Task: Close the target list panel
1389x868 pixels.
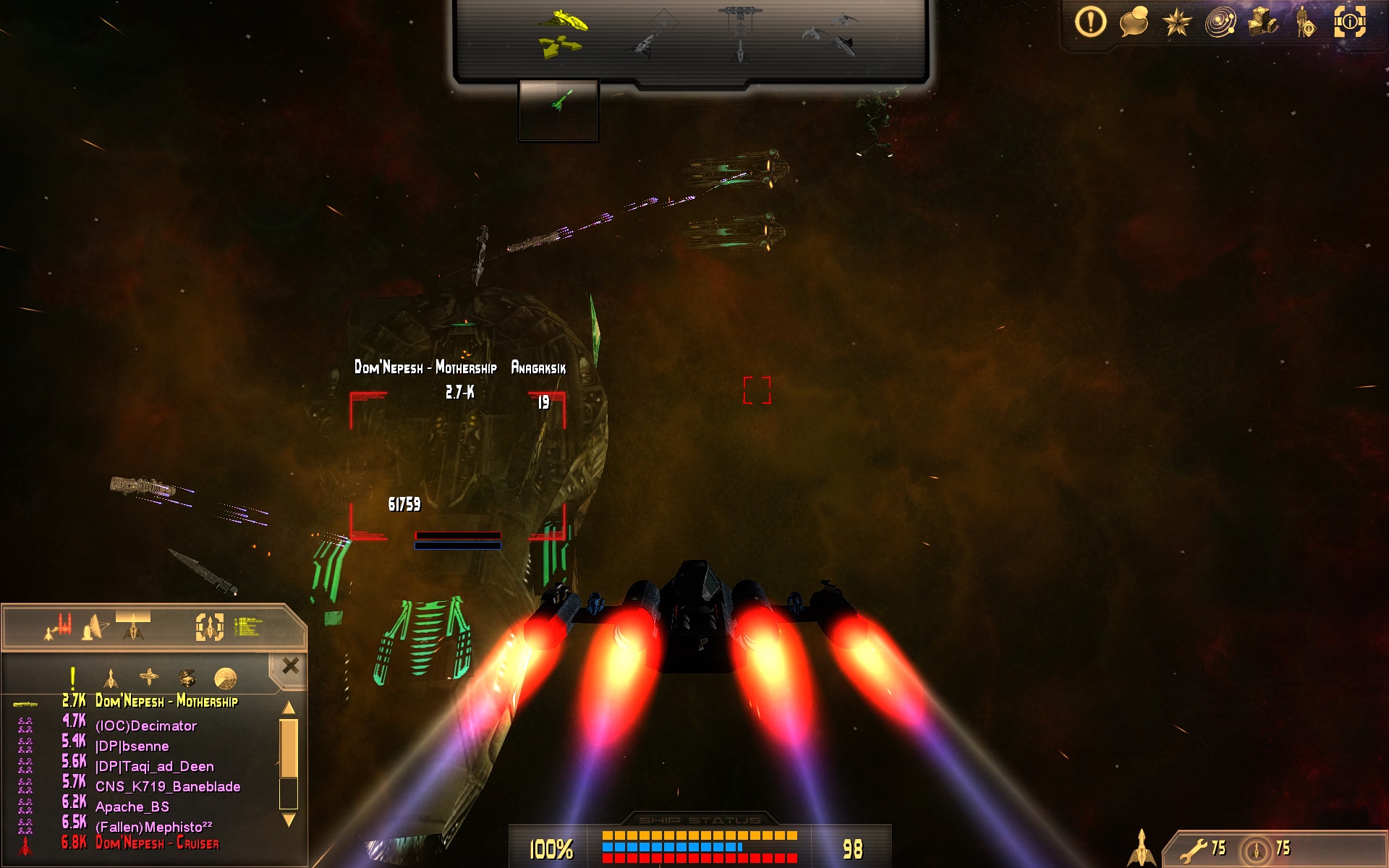Action: 290,665
